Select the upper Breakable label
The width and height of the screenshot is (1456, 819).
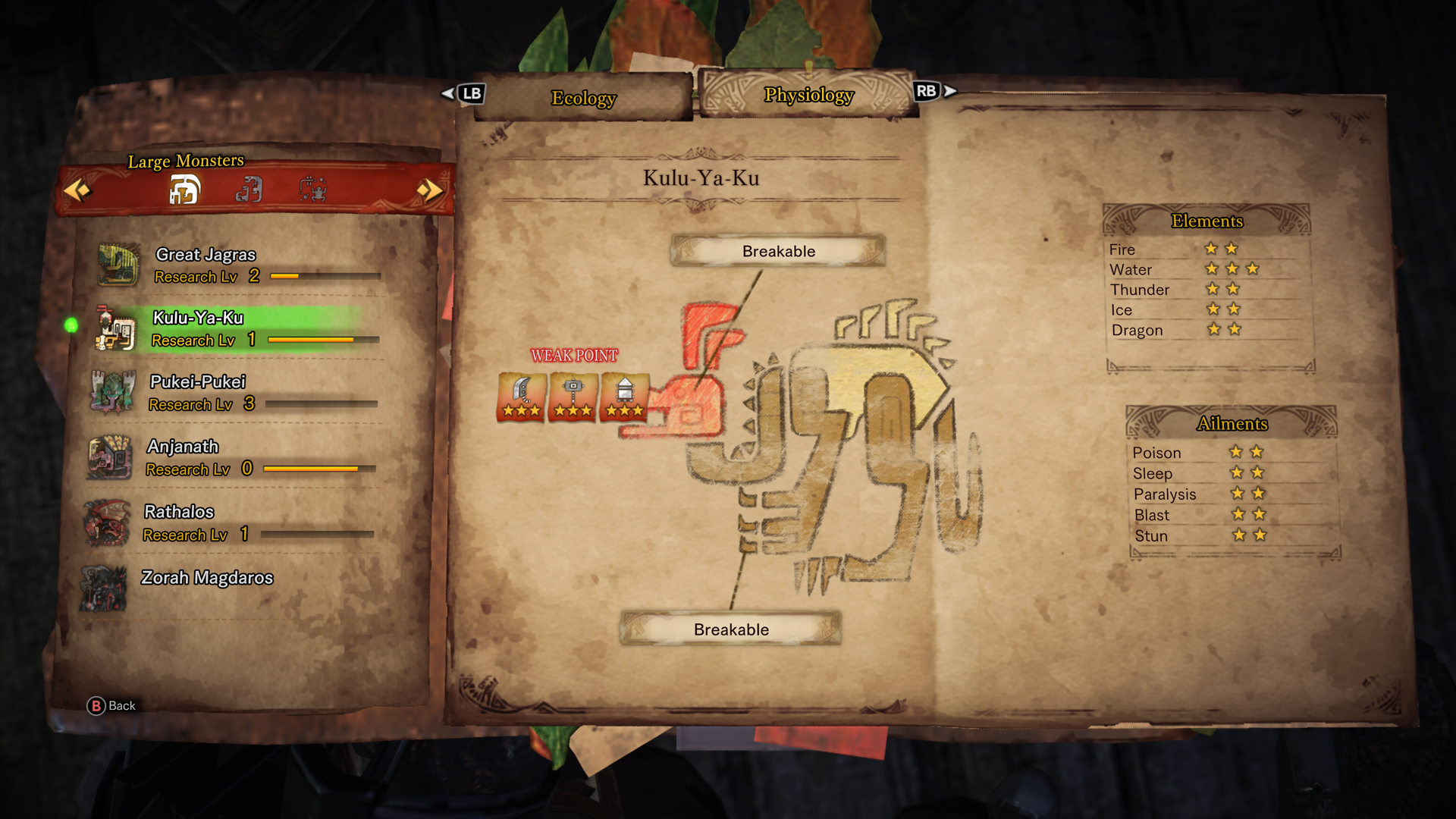pos(778,251)
